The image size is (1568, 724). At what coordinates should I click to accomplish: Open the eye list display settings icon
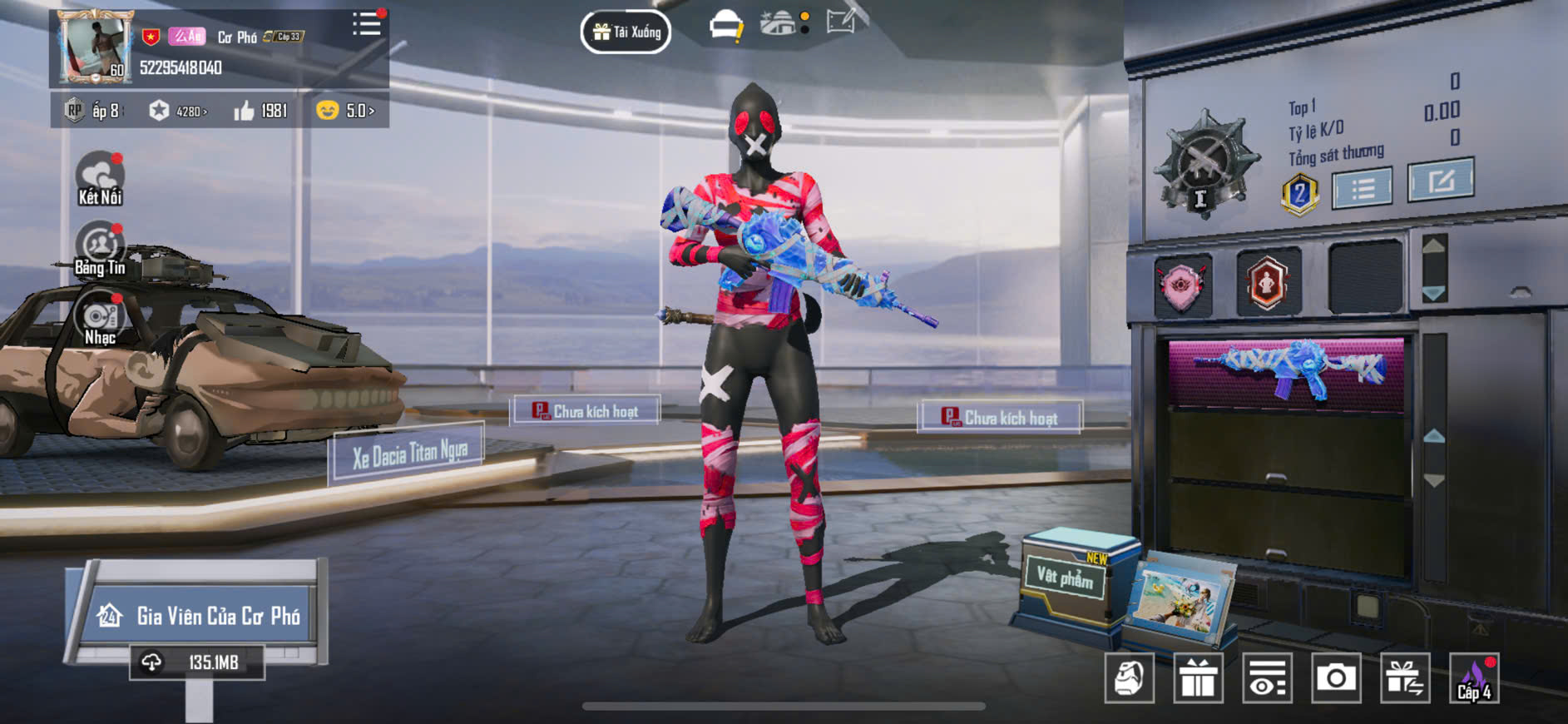tap(1267, 678)
